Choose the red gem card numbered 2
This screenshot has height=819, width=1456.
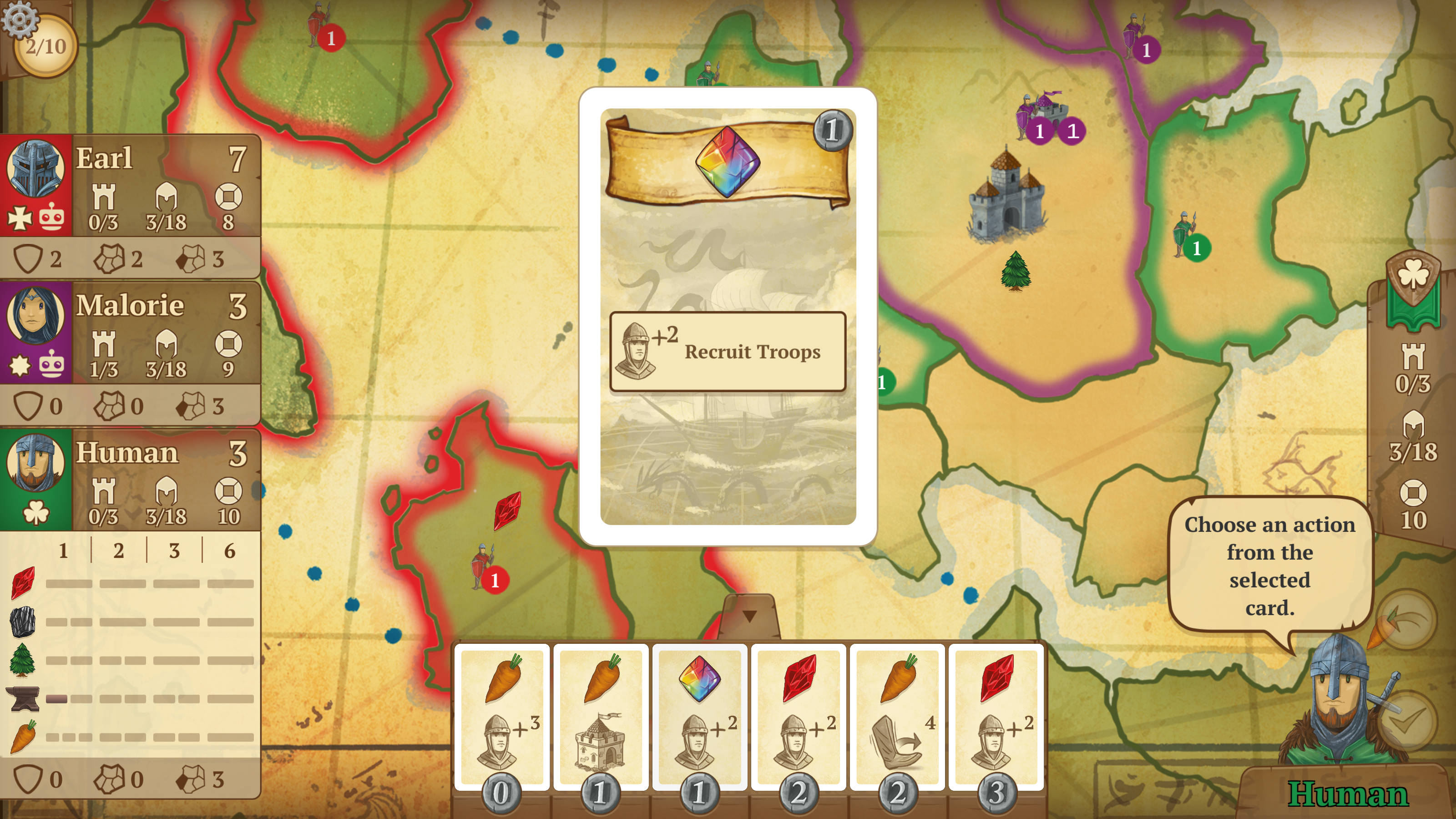(x=798, y=716)
